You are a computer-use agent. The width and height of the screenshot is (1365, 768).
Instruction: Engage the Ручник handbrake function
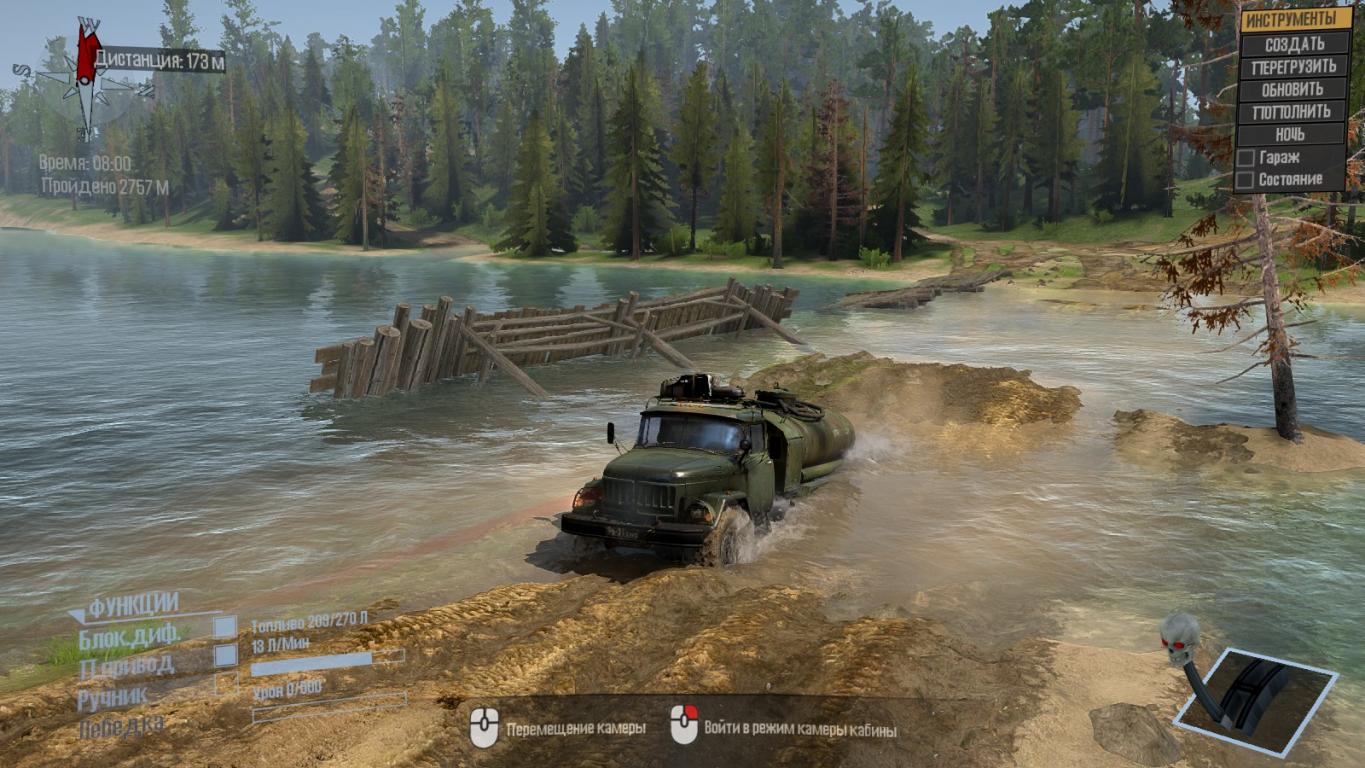click(x=226, y=685)
